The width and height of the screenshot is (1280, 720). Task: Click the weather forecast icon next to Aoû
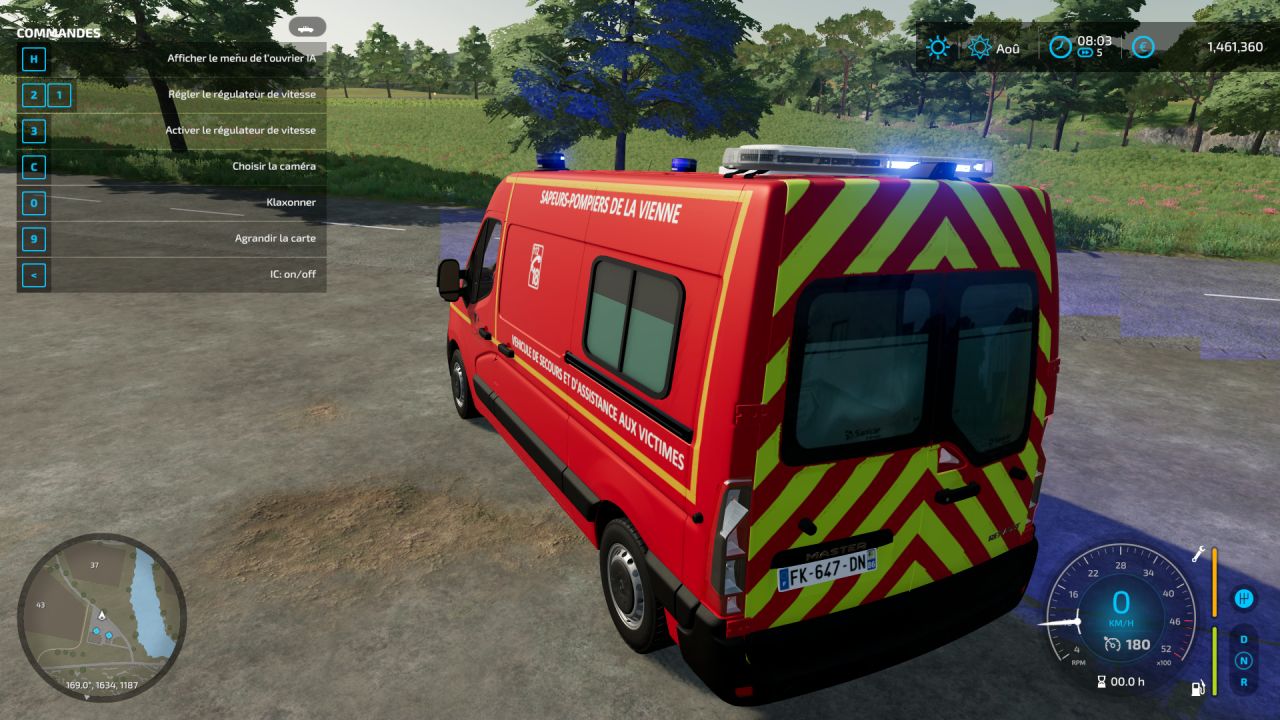coord(980,46)
